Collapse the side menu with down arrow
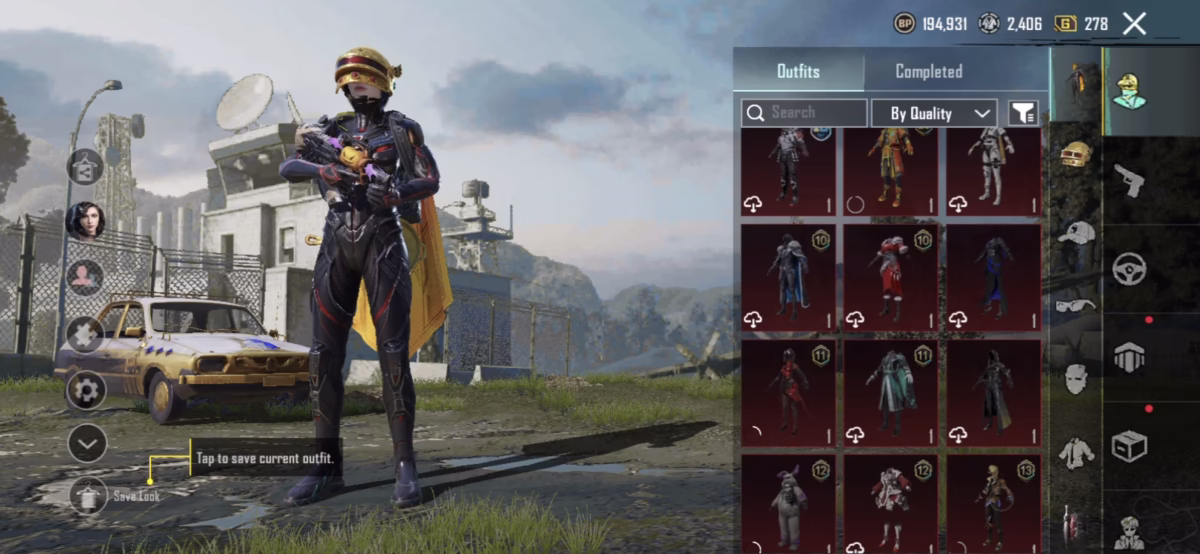Screen dimensions: 1200x554 87,443
